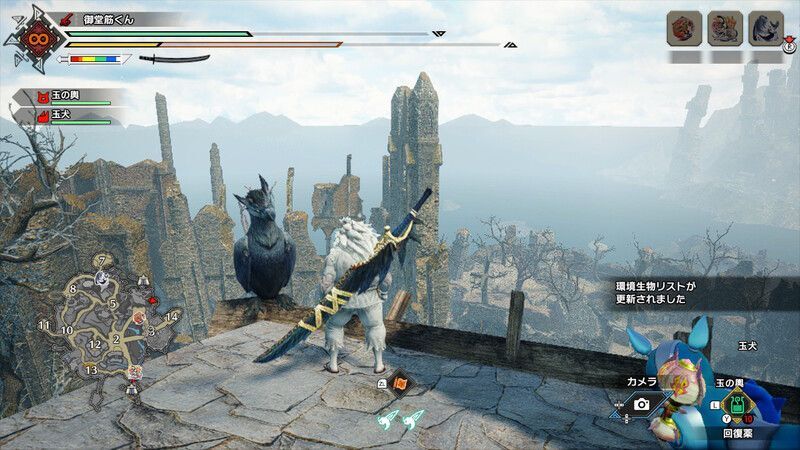Click the sword weapon icon under sharpness
800x450 pixels.
[x=173, y=59]
